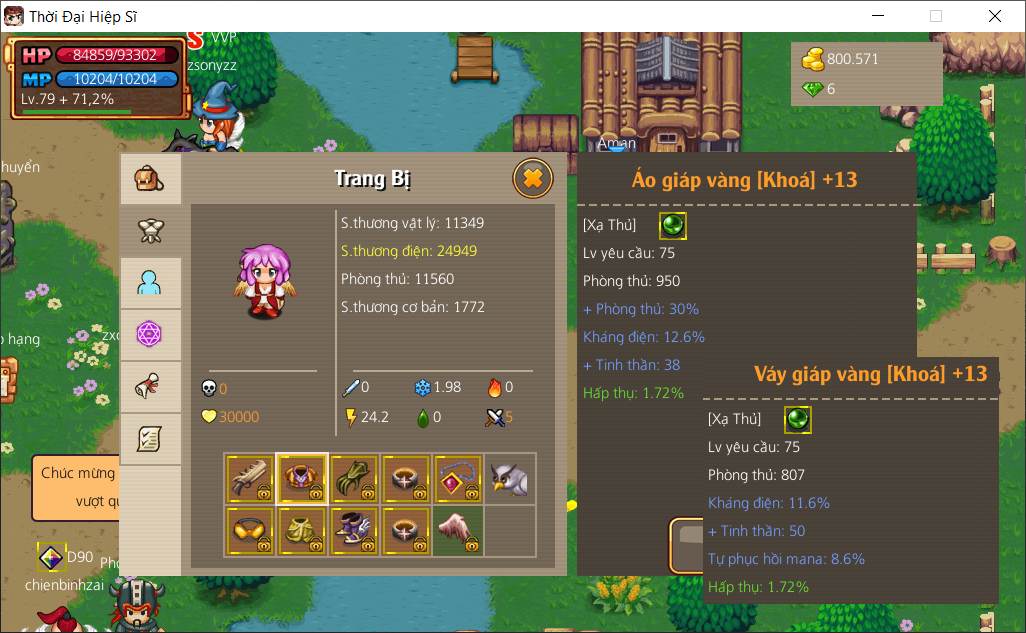Image resolution: width=1026 pixels, height=633 pixels.
Task: Switch to the armor equipment tab
Action: (x=150, y=231)
